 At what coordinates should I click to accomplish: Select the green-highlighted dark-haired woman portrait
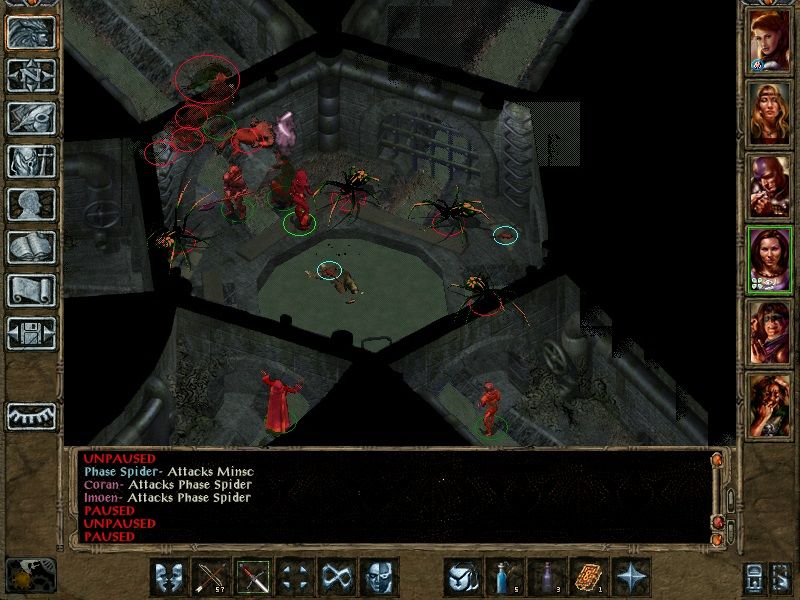(x=770, y=257)
